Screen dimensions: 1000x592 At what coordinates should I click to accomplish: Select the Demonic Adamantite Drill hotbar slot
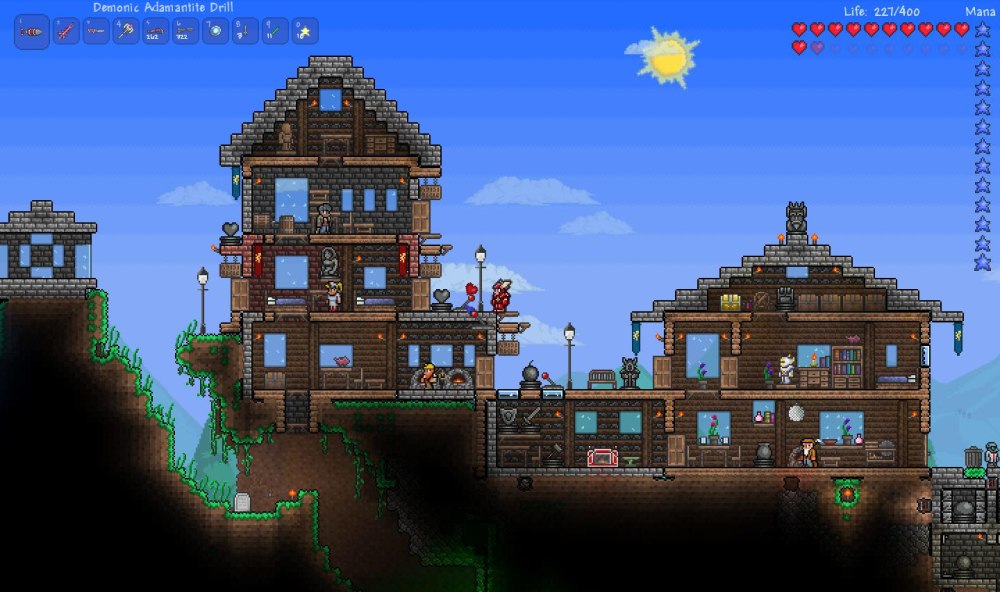pyautogui.click(x=32, y=32)
